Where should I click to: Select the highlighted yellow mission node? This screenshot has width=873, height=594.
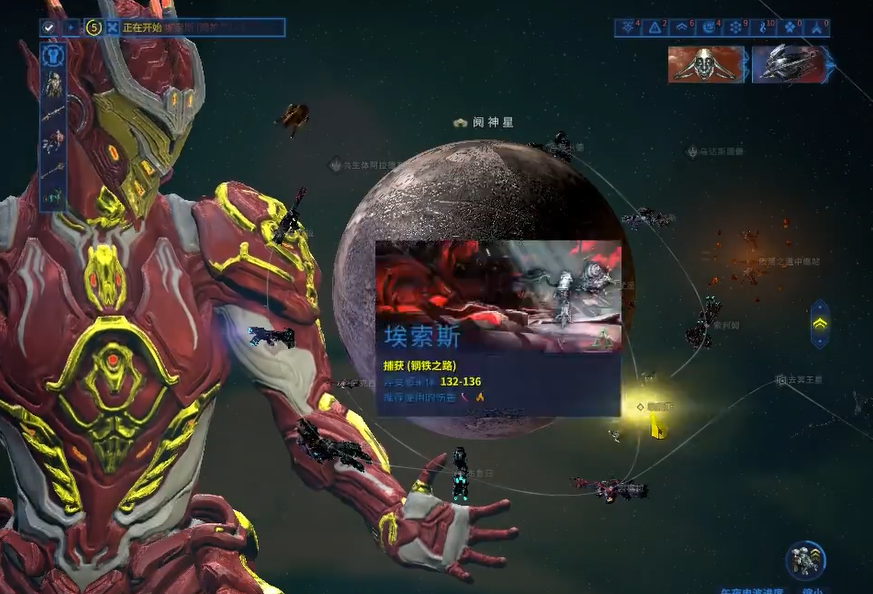point(638,407)
